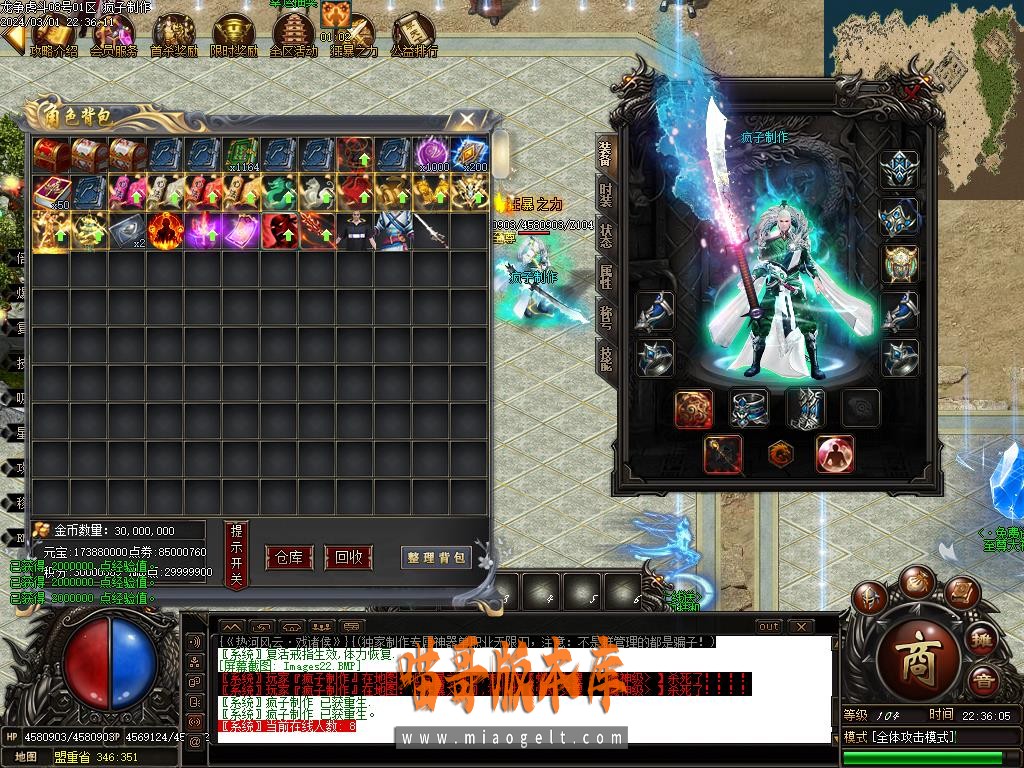Close the chat window
Image resolution: width=1024 pixels, height=768 pixels.
point(800,626)
